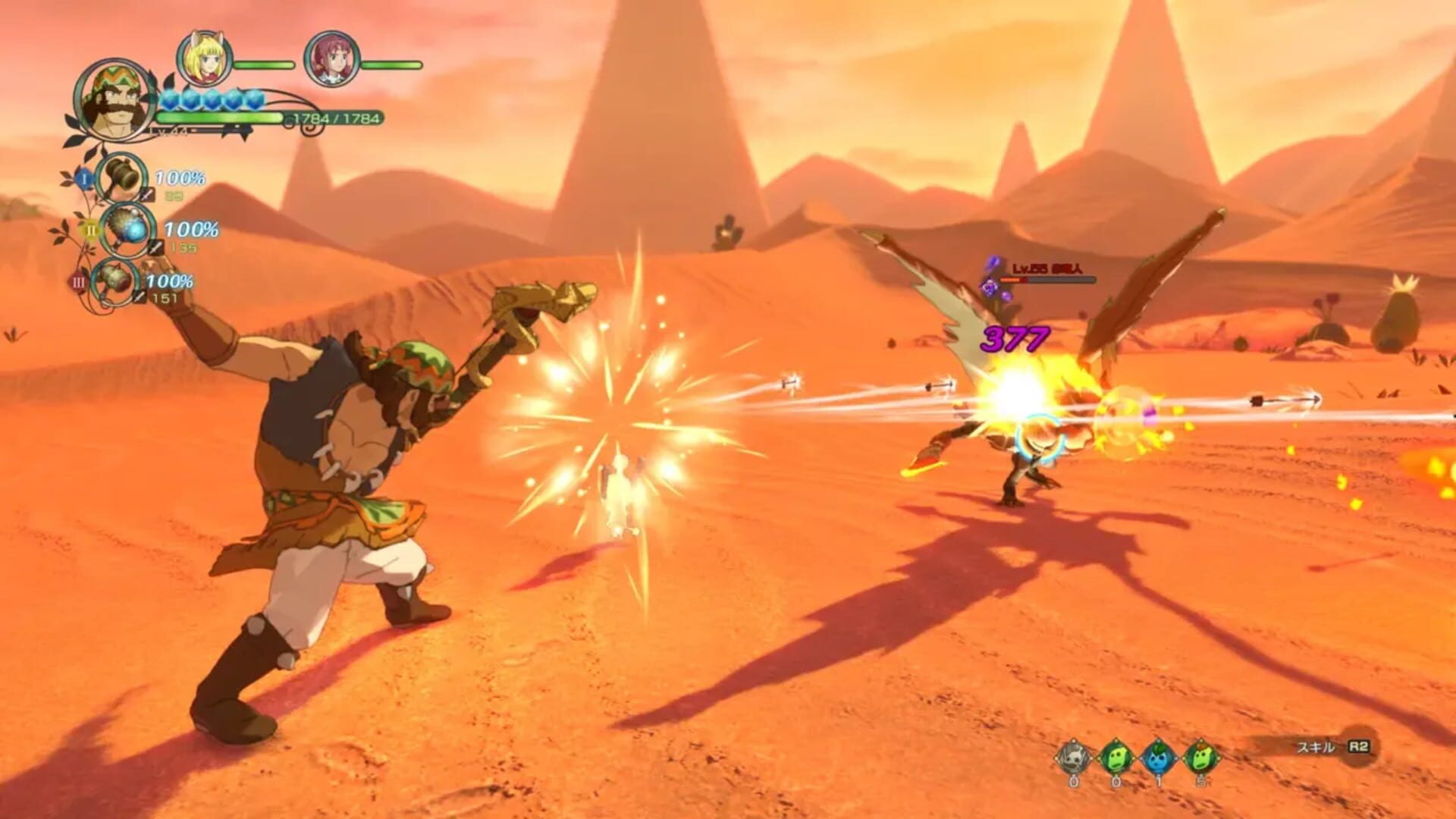Select weapon slot III mallet icon
1456x819 pixels.
point(116,281)
